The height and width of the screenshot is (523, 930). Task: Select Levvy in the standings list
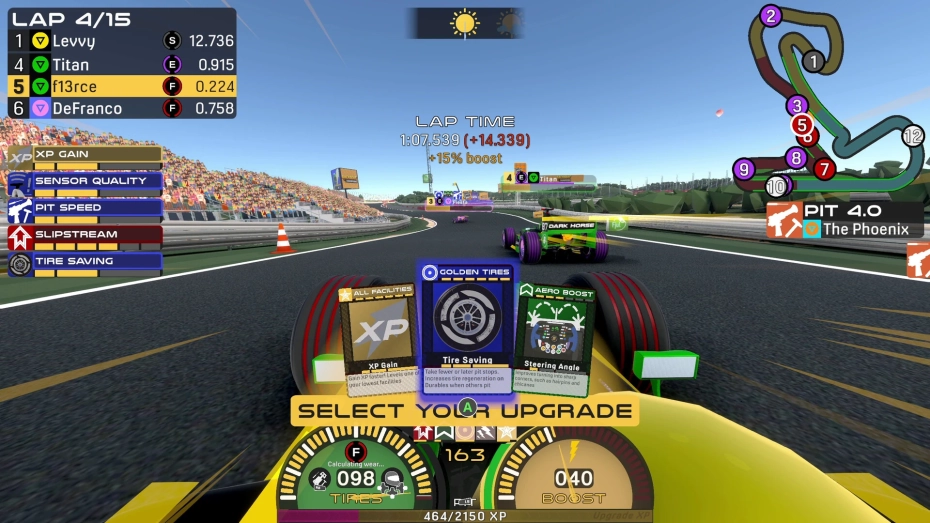pyautogui.click(x=121, y=41)
